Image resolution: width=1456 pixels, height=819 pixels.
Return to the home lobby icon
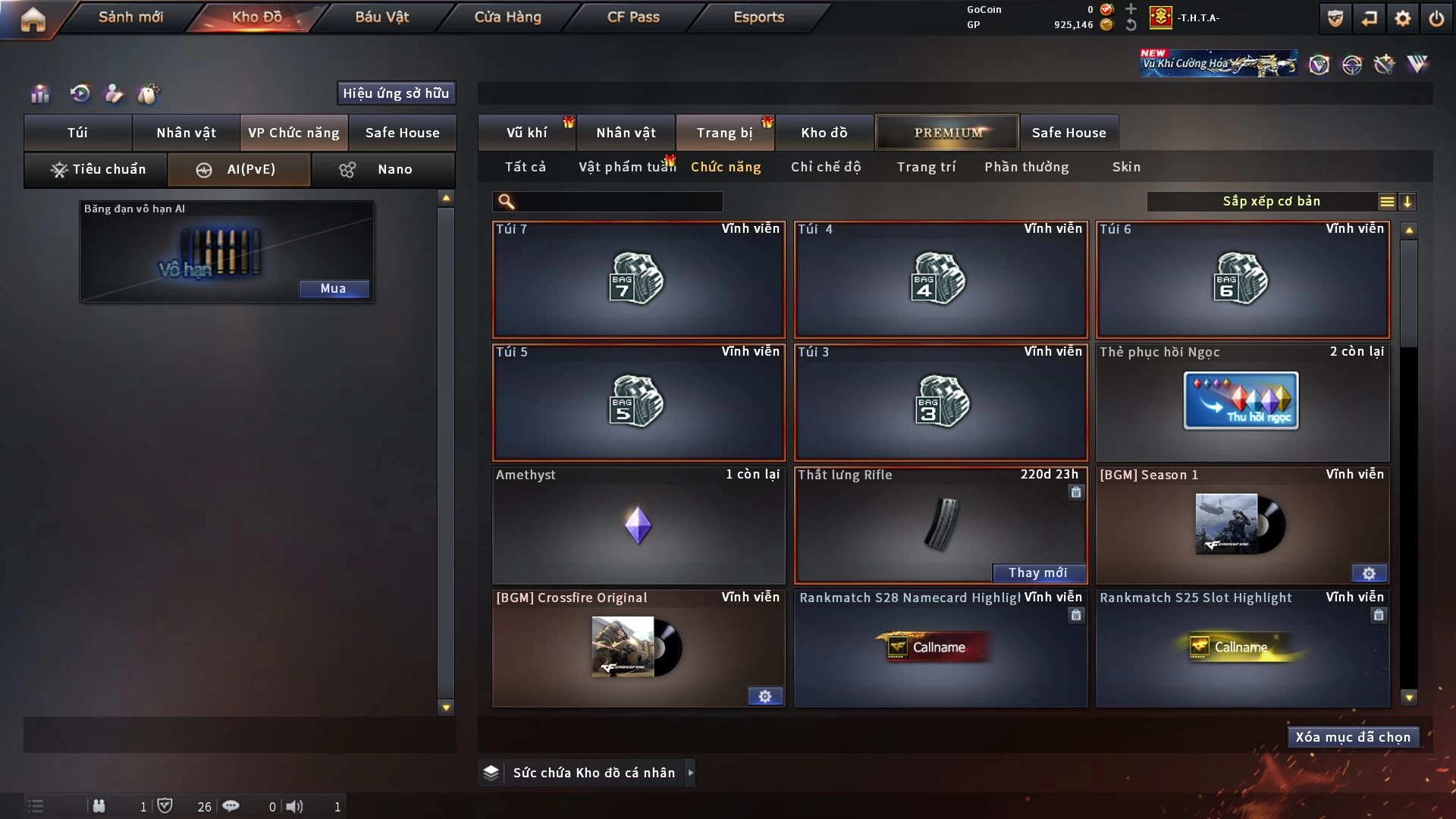[33, 18]
